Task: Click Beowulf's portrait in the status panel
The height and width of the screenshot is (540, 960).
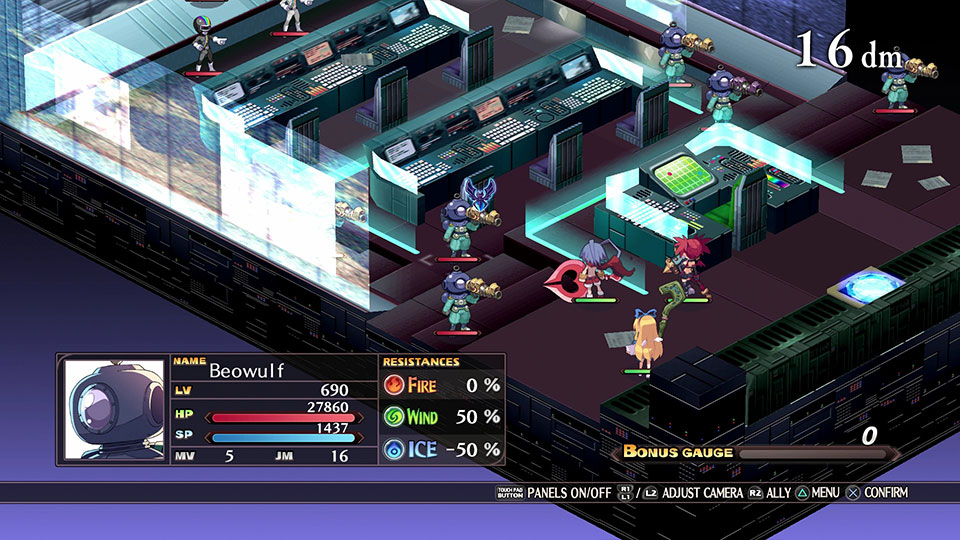Action: click(114, 409)
